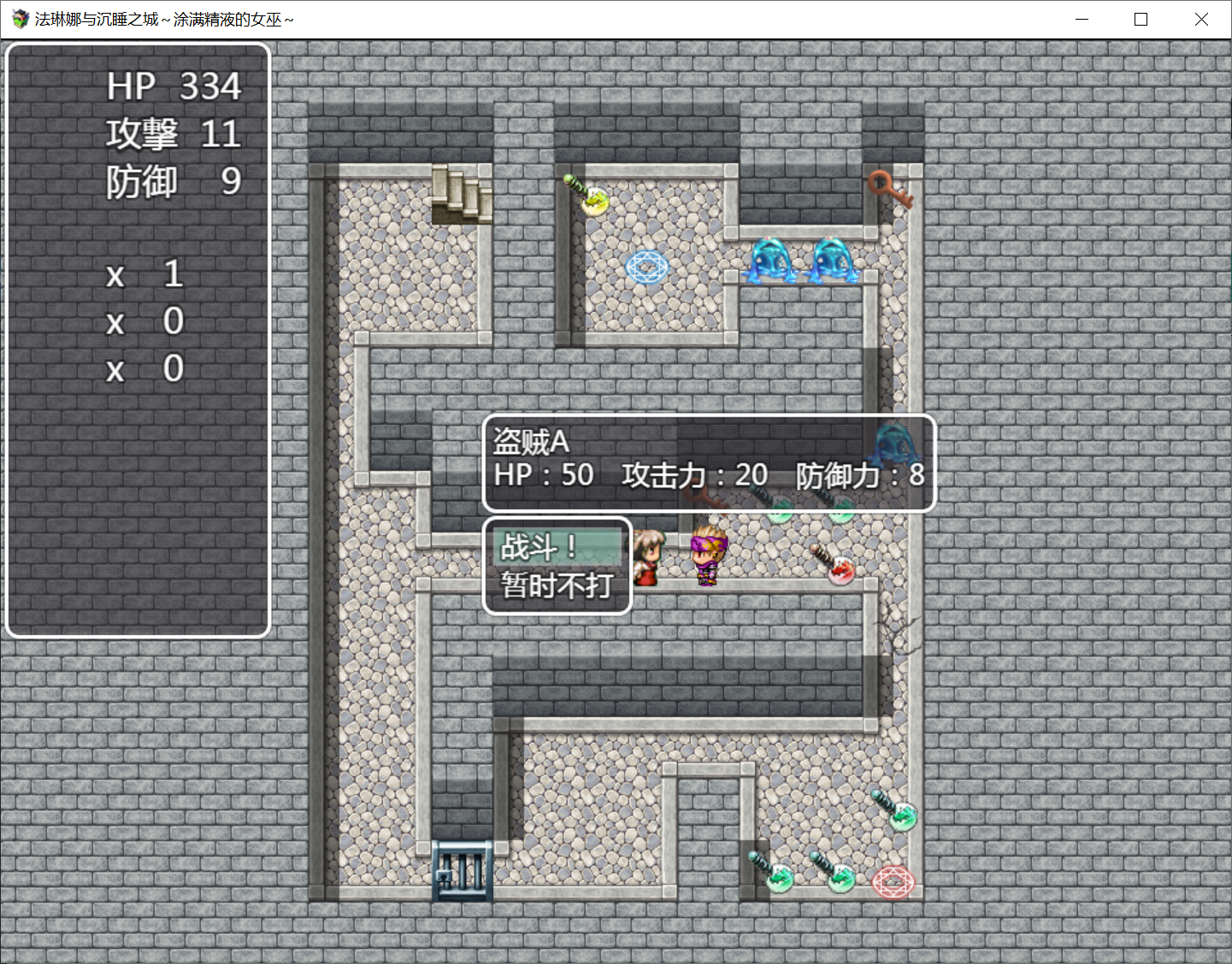This screenshot has width=1232, height=964.
Task: Select 暂时不打 to skip the fight
Action: coord(557,585)
